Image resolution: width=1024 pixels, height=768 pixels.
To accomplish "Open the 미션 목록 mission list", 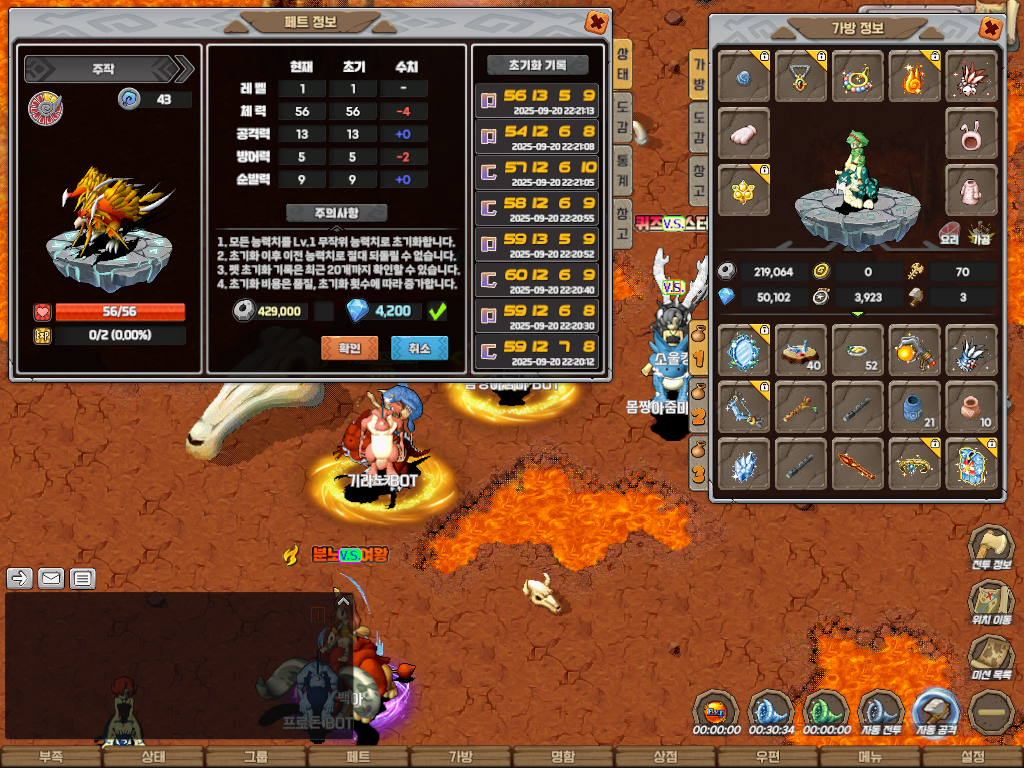I will 991,658.
